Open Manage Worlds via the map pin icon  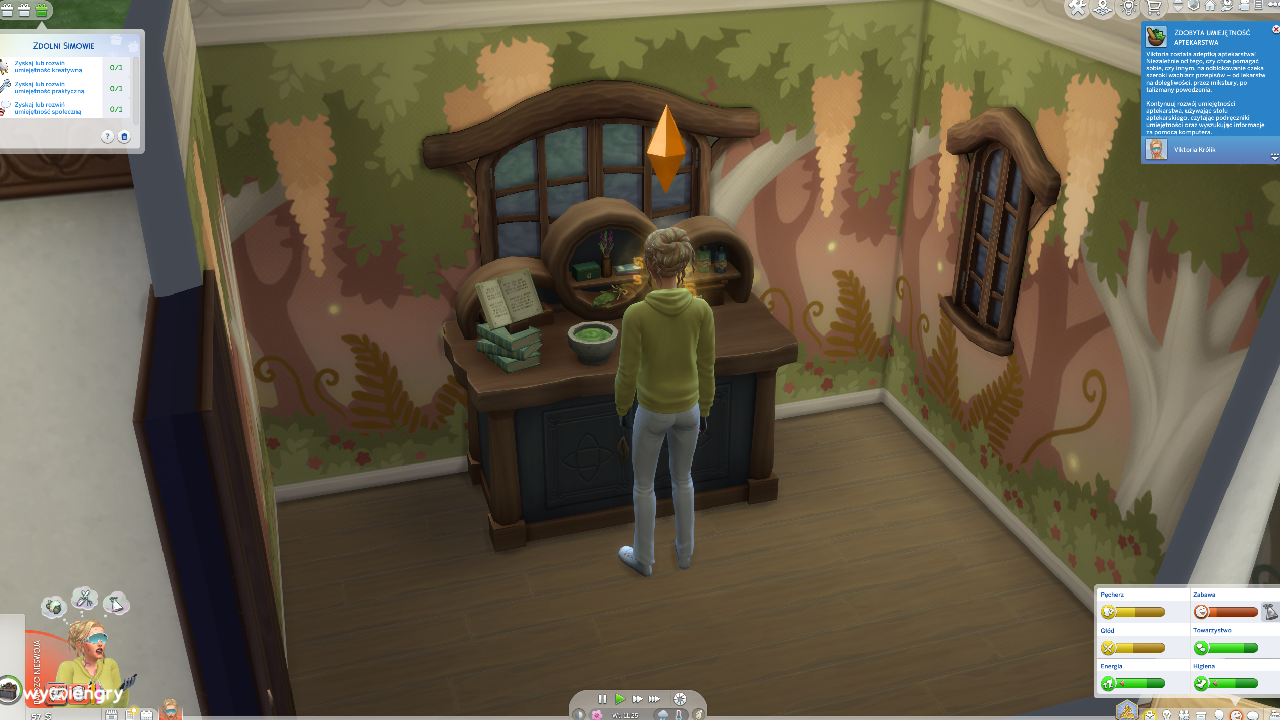[x=1103, y=8]
